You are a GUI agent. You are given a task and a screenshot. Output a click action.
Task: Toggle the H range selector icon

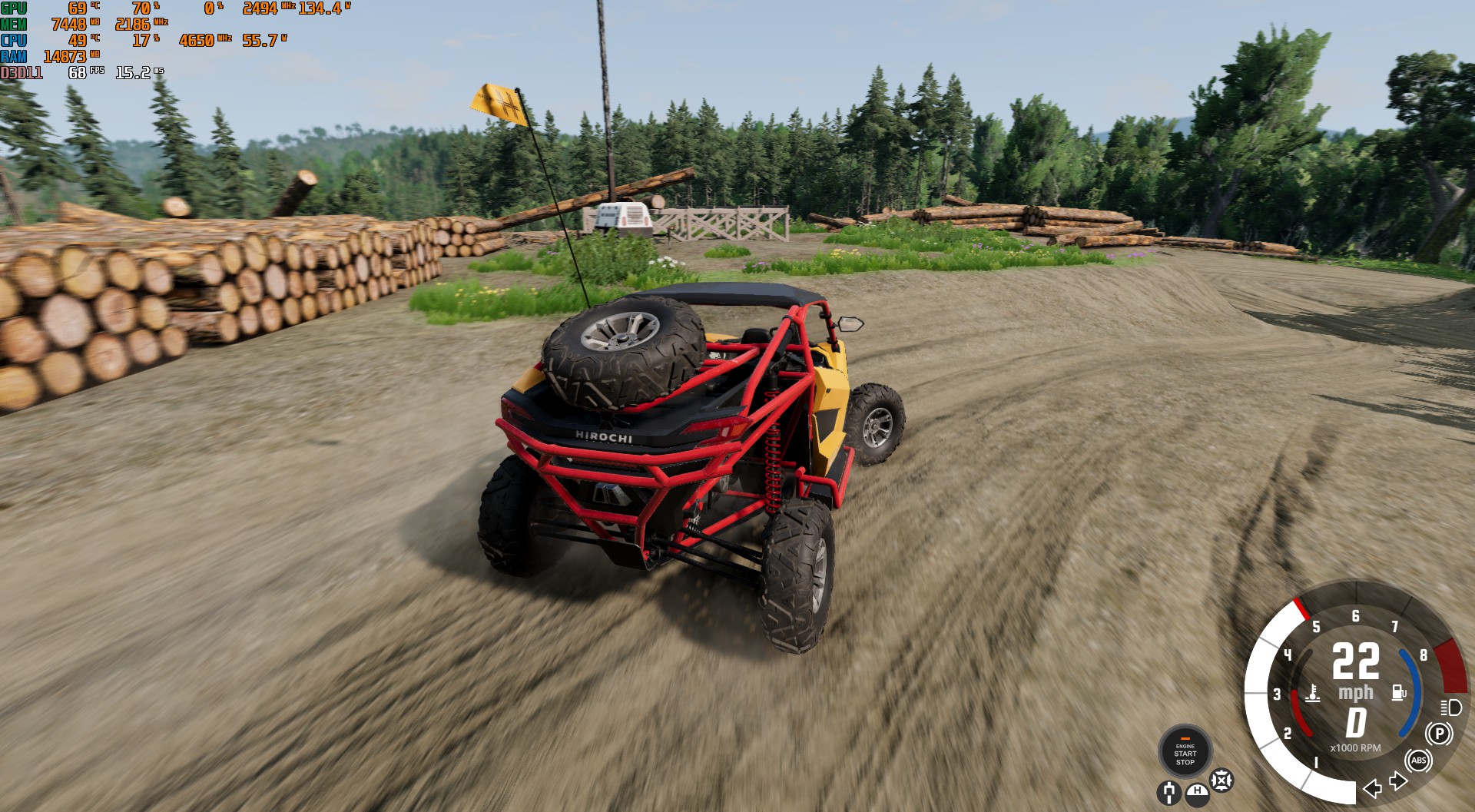[1196, 793]
